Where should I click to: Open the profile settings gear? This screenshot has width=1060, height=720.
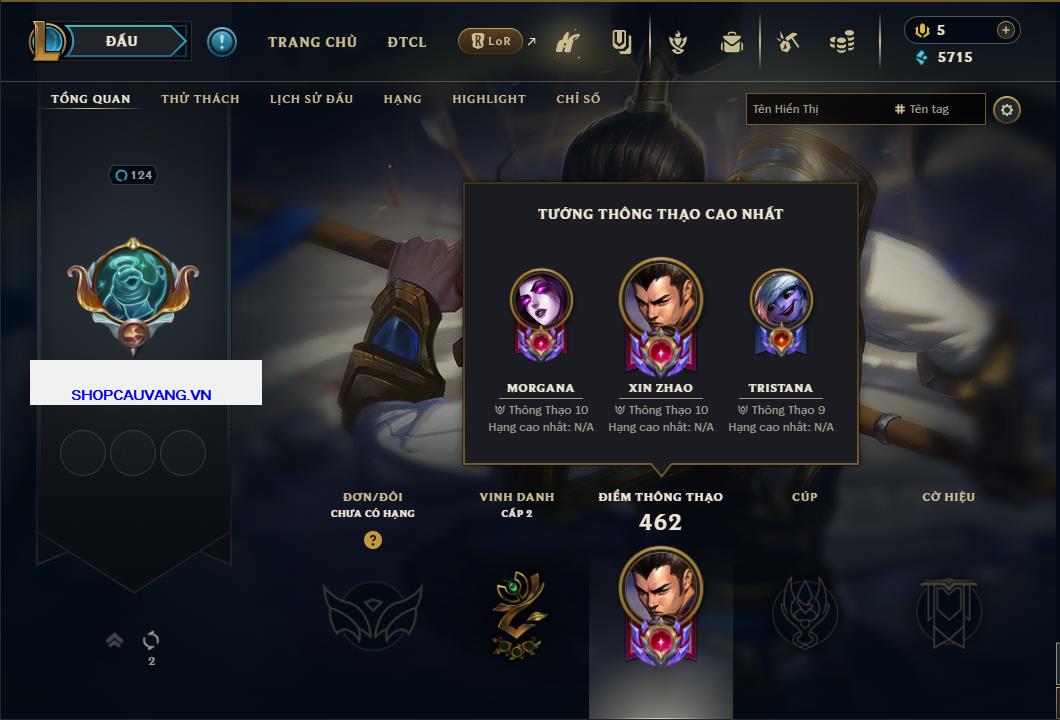pyautogui.click(x=1007, y=109)
